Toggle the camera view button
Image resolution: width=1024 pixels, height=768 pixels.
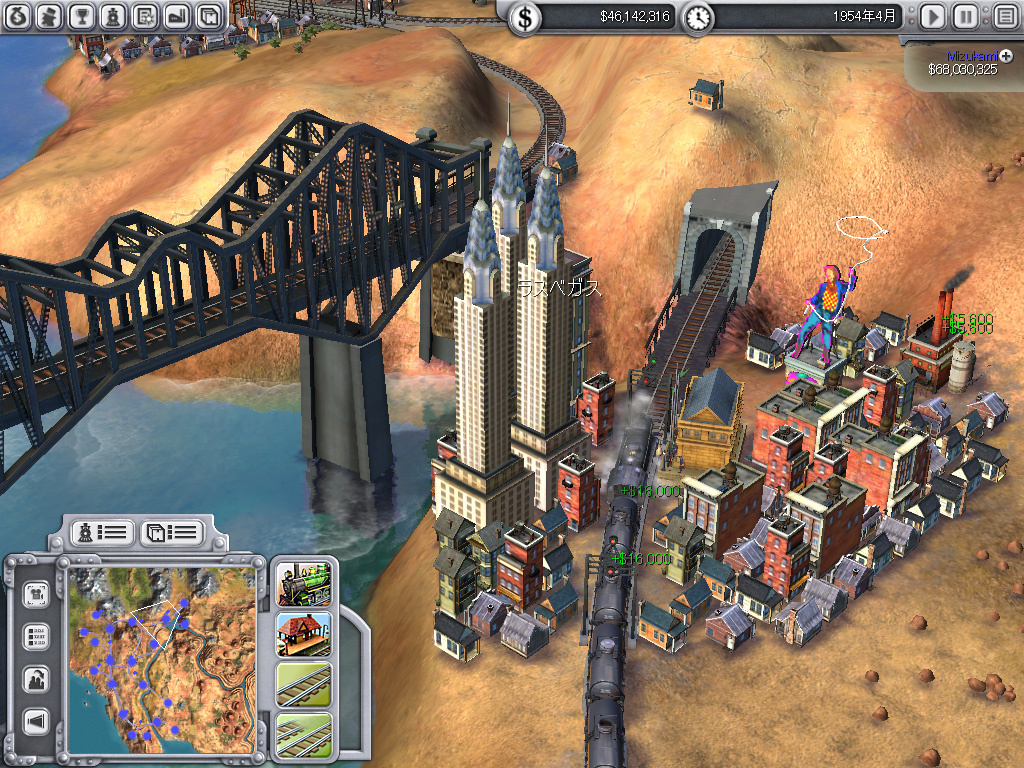[x=37, y=593]
